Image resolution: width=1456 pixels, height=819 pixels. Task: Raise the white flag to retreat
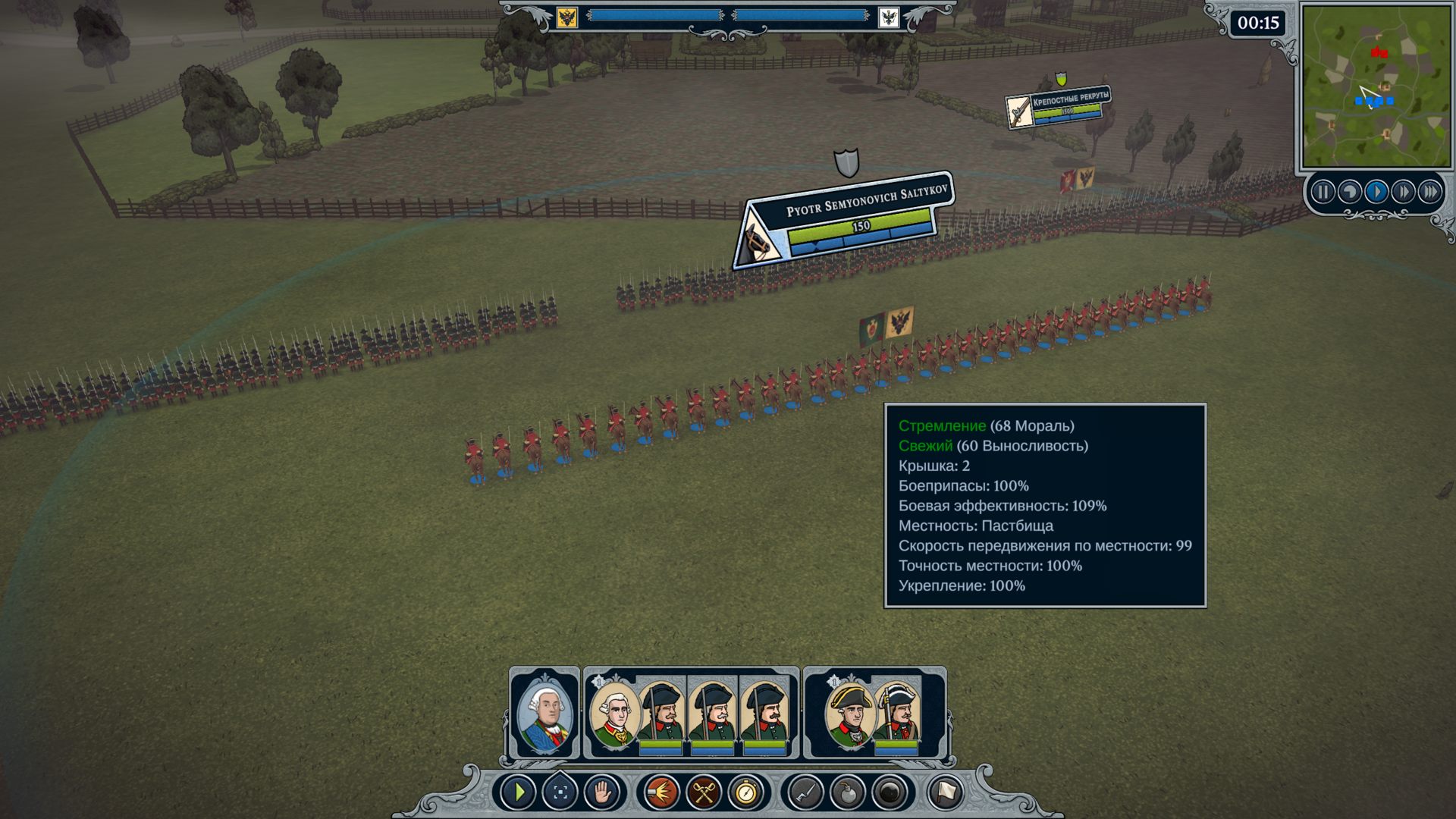click(946, 793)
